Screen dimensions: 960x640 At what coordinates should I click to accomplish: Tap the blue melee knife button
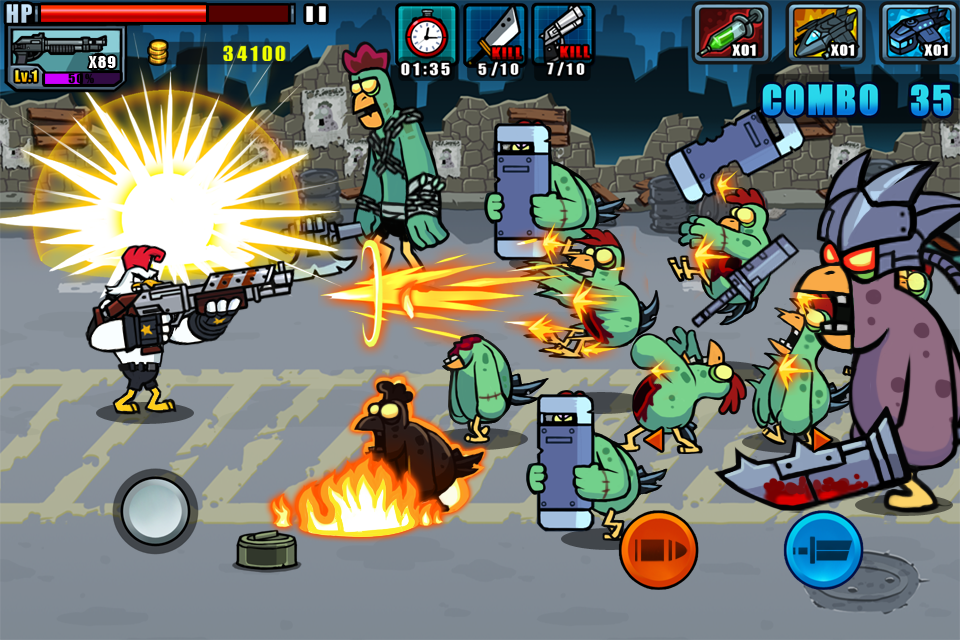click(823, 549)
